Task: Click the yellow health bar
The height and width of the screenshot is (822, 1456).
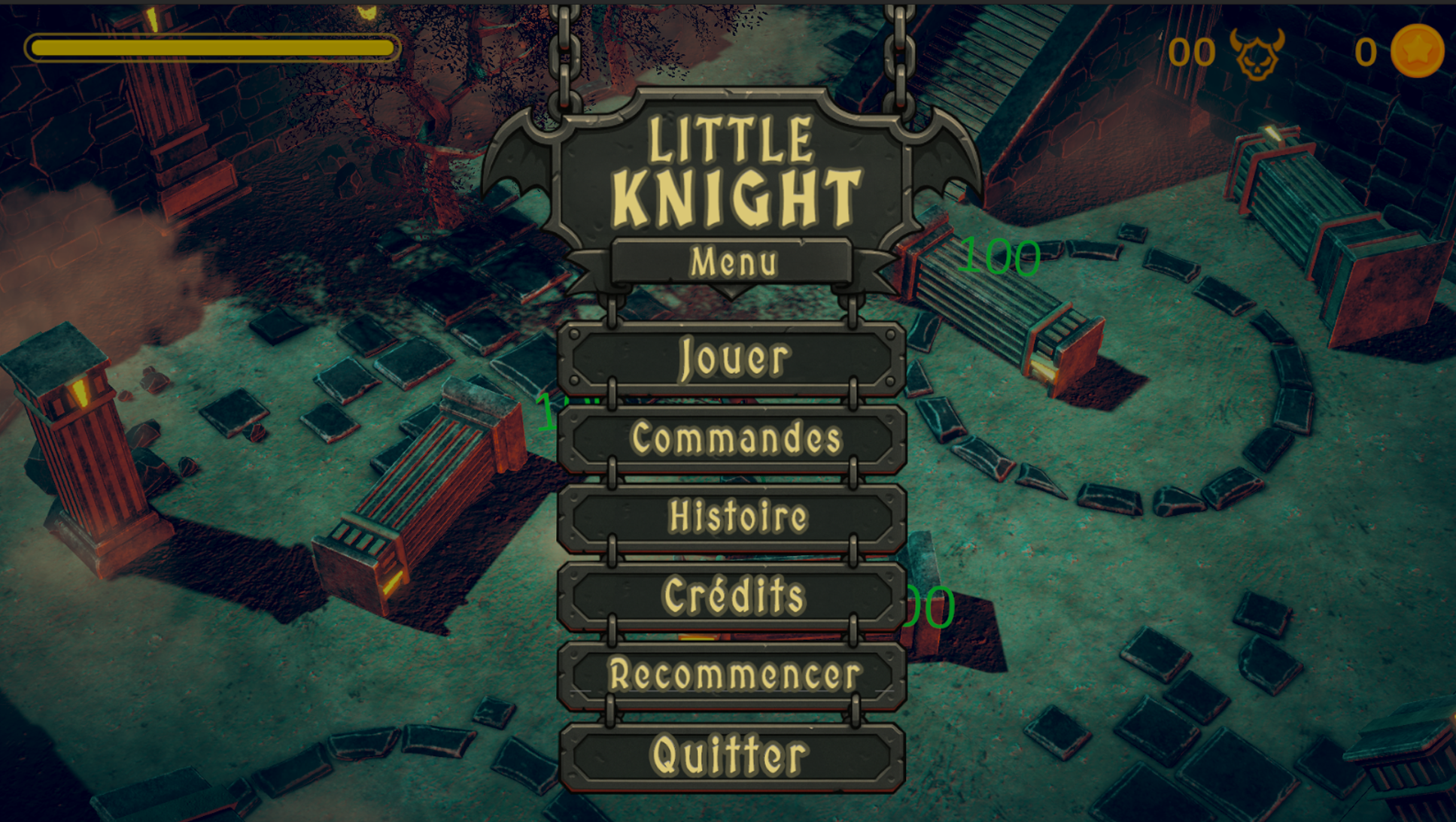Action: click(x=211, y=47)
